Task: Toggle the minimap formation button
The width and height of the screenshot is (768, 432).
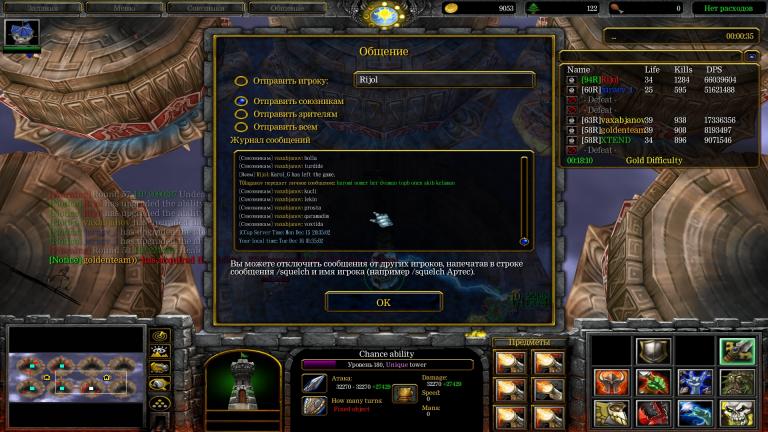Action: tap(158, 402)
